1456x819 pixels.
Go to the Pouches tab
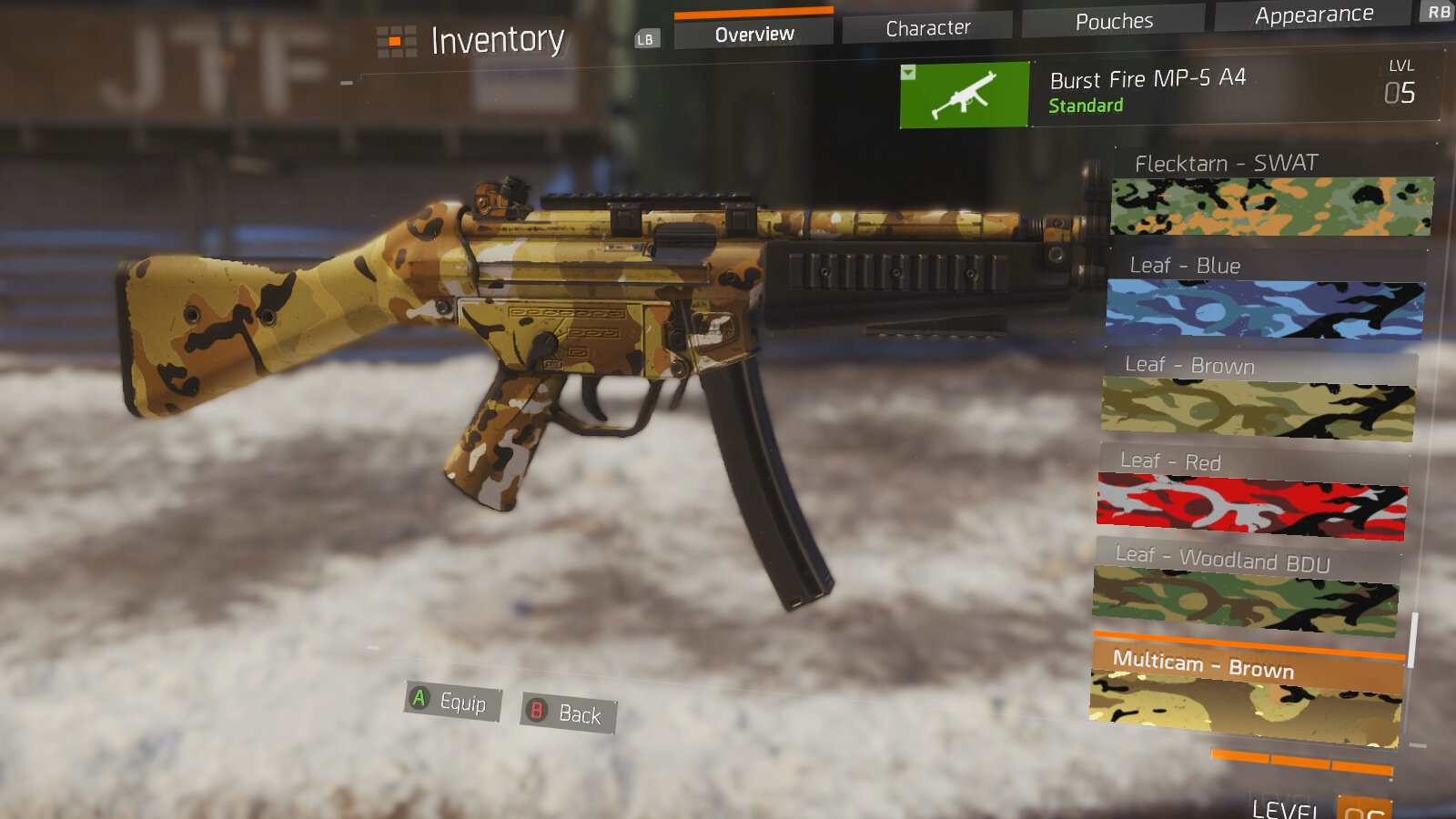coord(1113,21)
